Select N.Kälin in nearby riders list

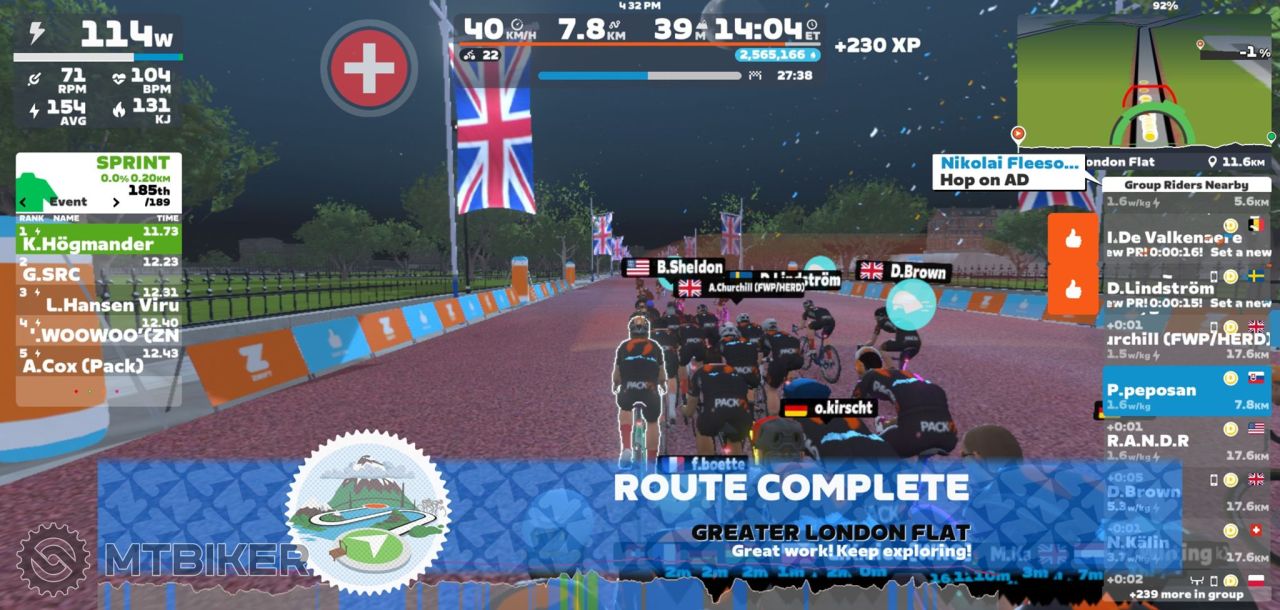[x=1186, y=540]
